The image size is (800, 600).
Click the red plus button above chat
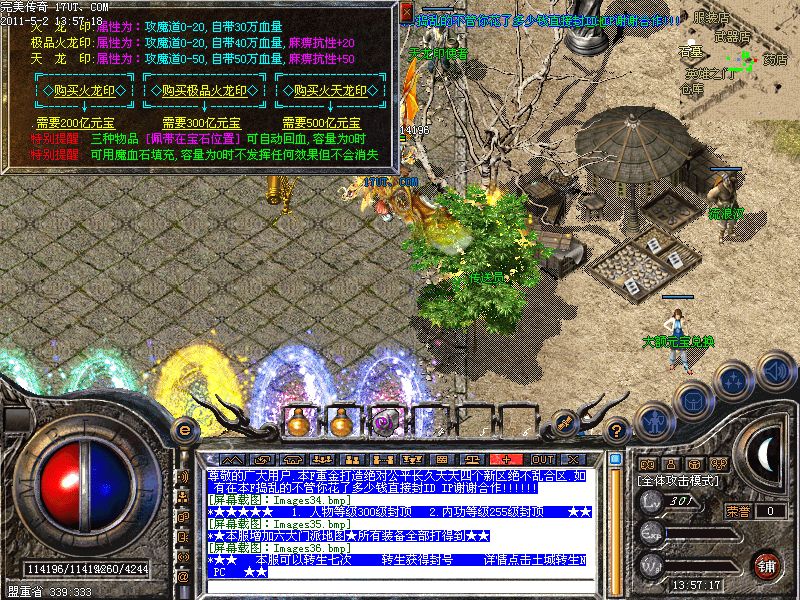click(506, 460)
